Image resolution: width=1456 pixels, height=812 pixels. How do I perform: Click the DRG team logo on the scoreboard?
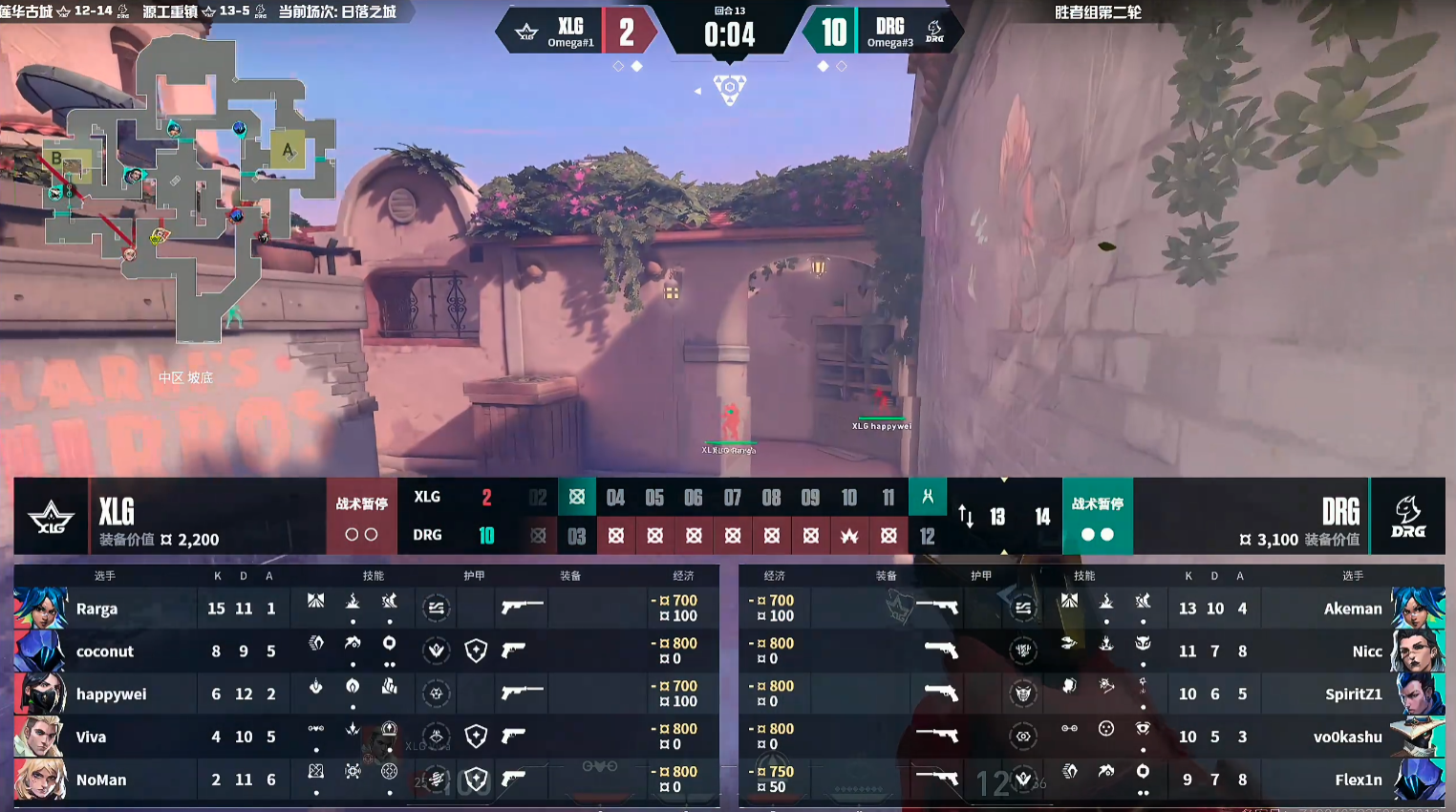pos(1407,517)
